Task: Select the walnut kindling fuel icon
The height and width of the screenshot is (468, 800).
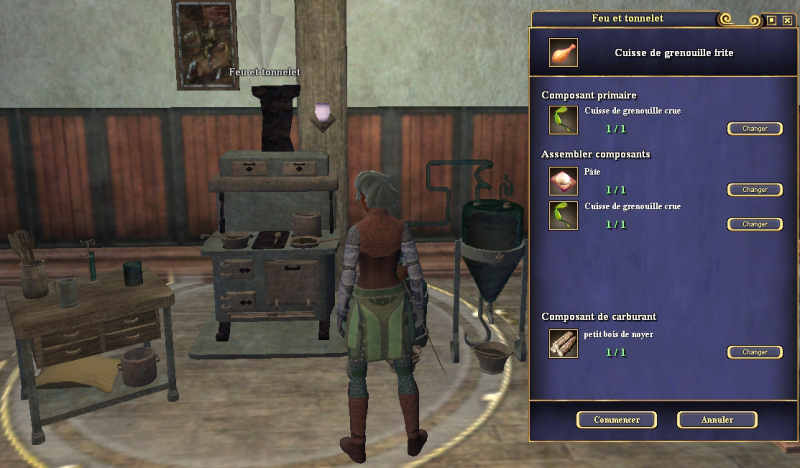Action: pos(563,344)
